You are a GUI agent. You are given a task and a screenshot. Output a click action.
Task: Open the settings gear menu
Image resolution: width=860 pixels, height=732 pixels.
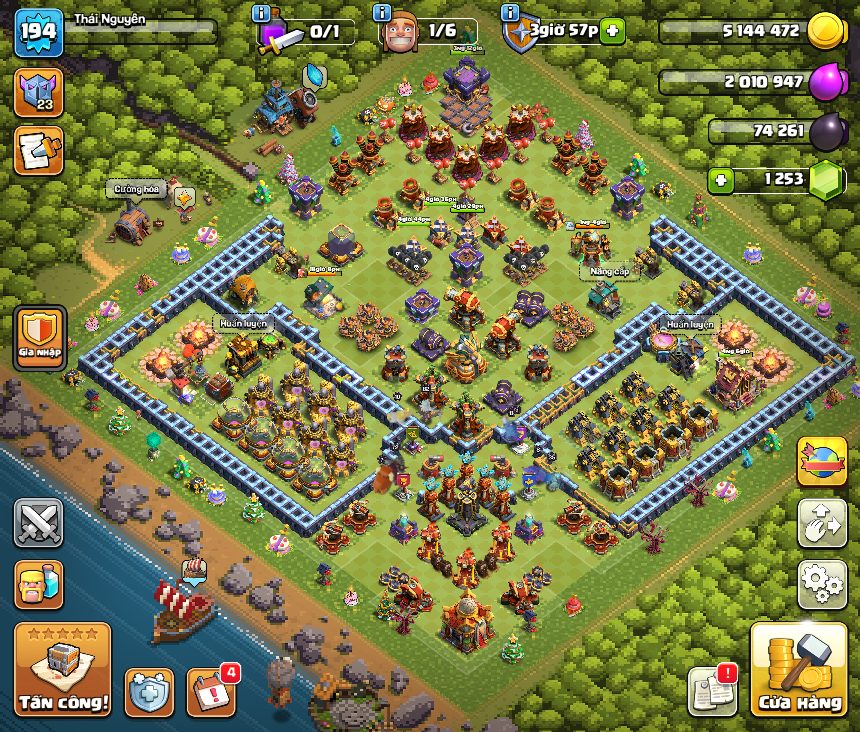pos(822,583)
